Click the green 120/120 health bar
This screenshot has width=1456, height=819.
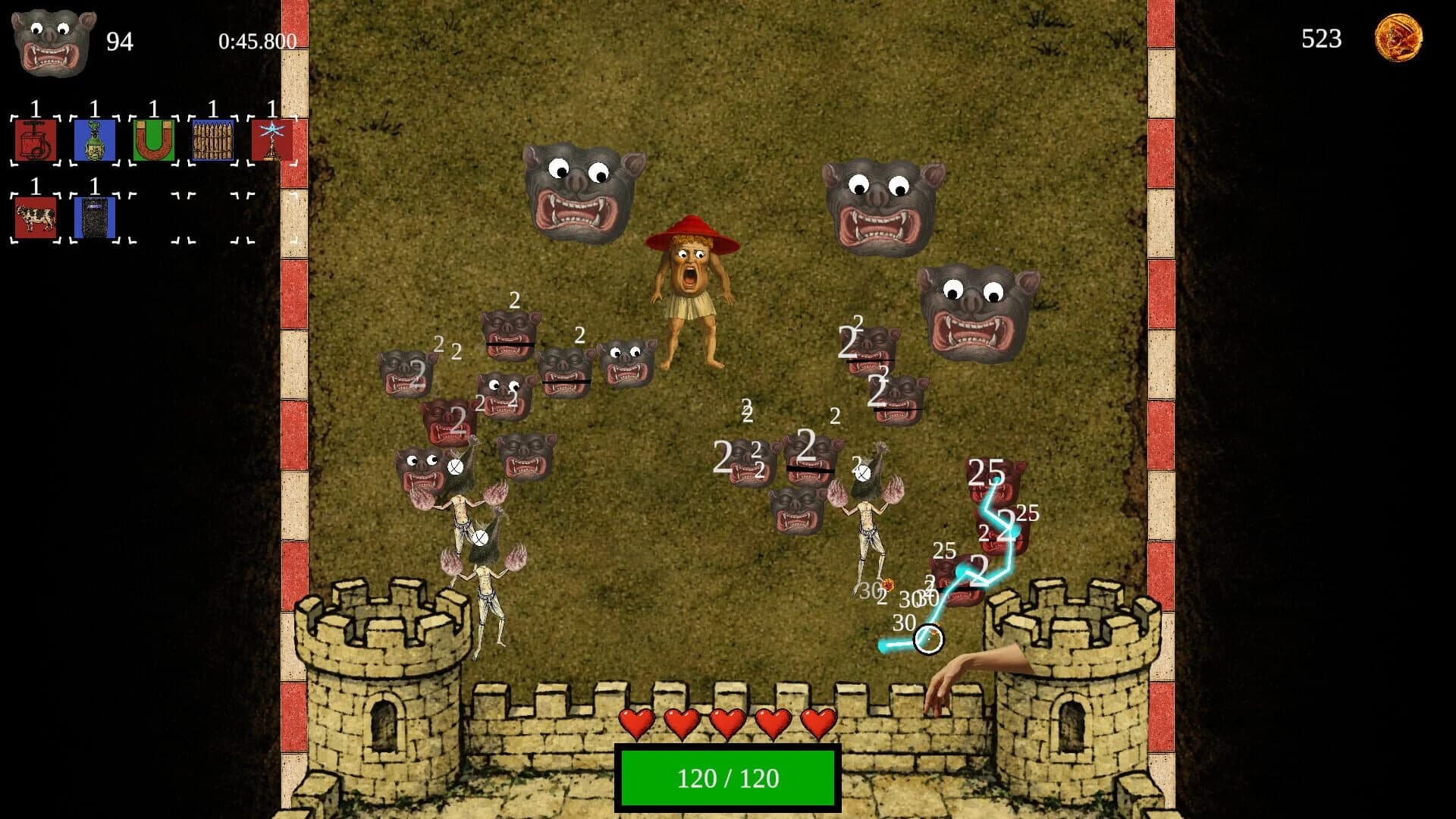pyautogui.click(x=726, y=776)
